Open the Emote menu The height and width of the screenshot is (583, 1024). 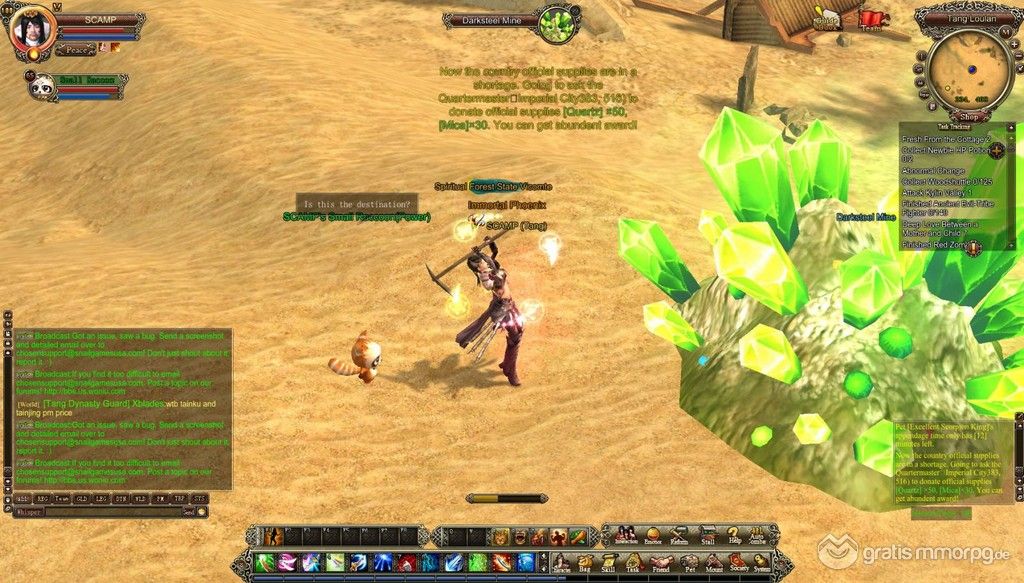click(x=655, y=535)
